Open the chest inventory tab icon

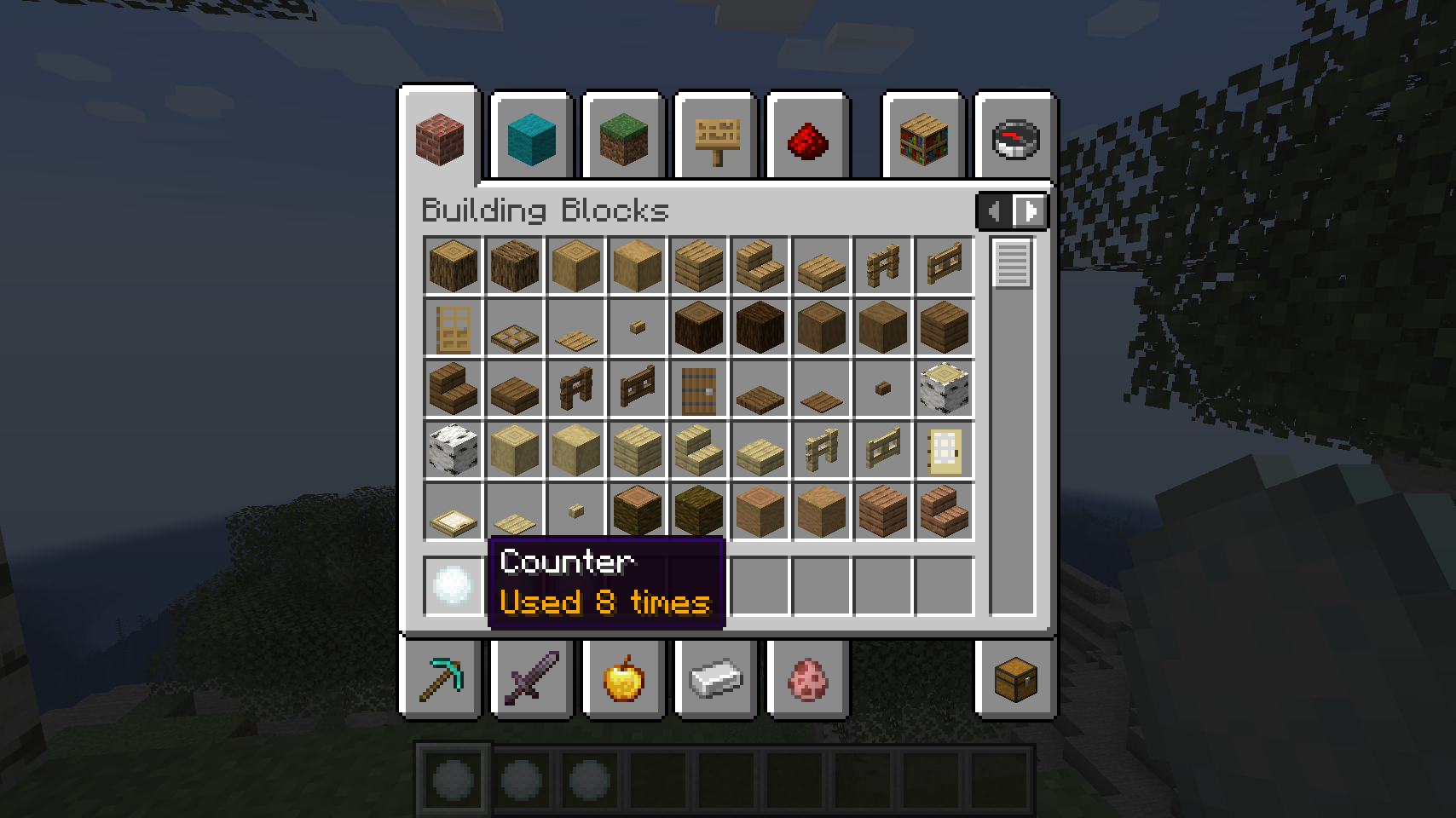coord(1014,678)
